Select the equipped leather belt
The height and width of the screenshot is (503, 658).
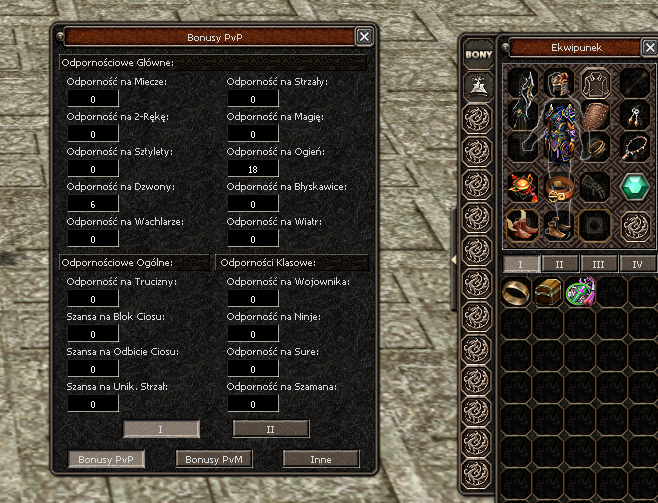coord(560,187)
